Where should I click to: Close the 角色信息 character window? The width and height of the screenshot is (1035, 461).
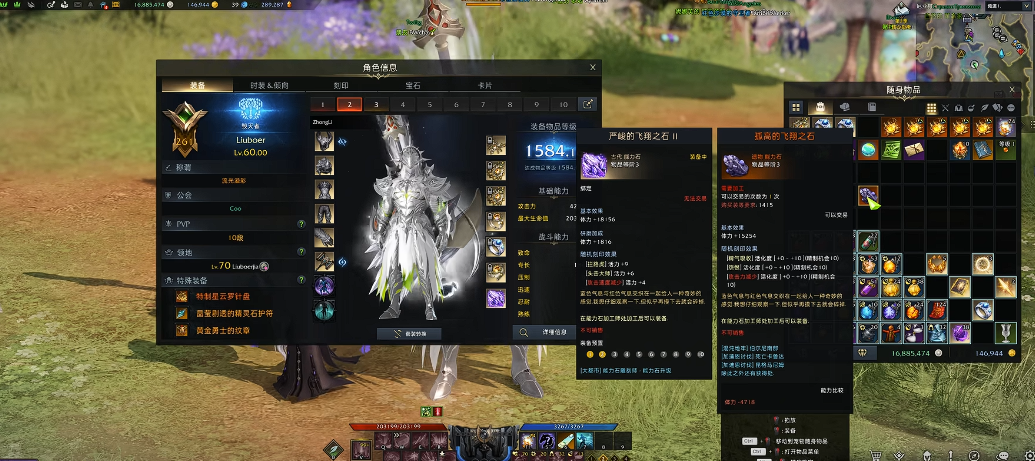pyautogui.click(x=593, y=68)
